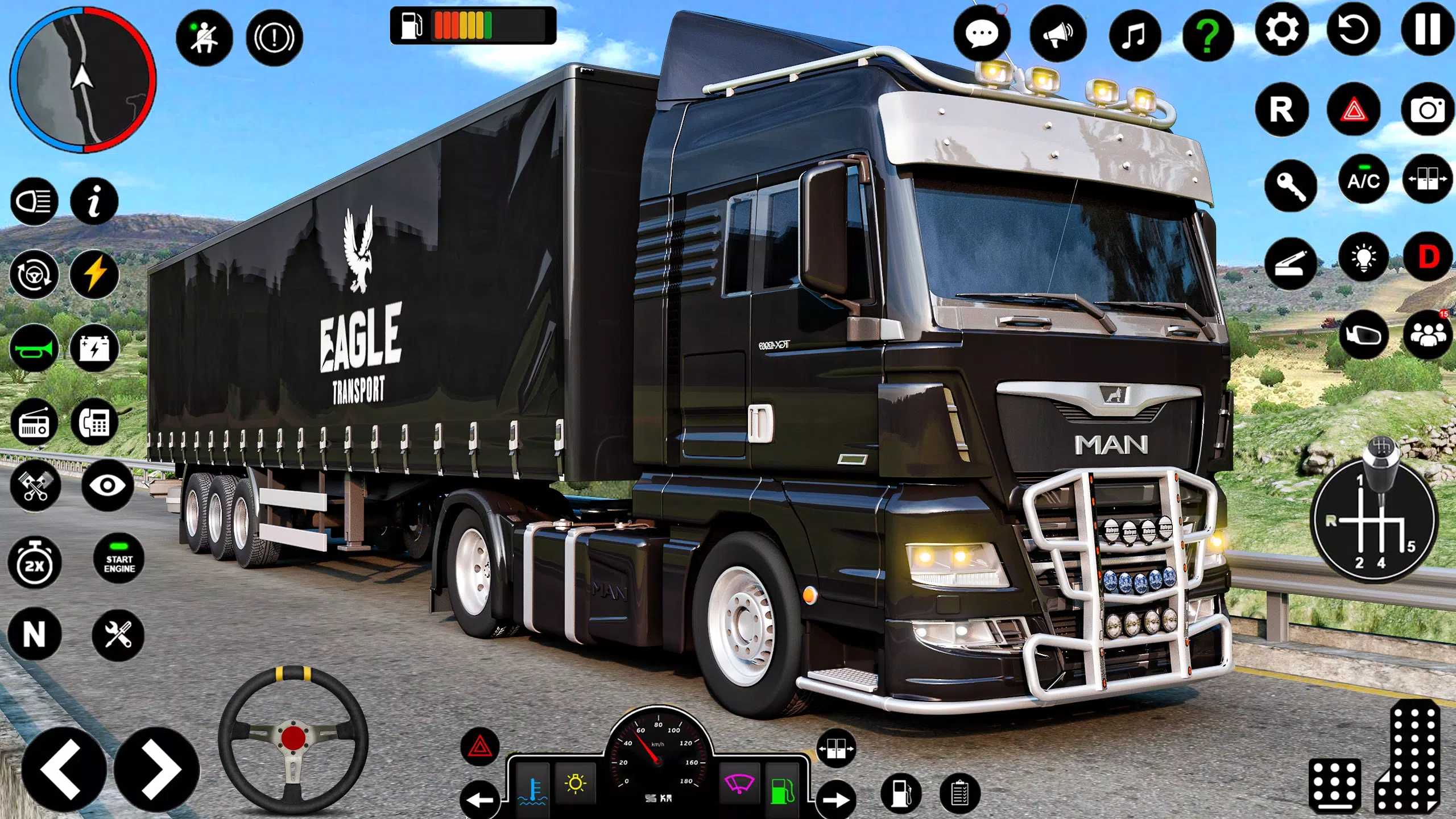This screenshot has height=819, width=1456.
Task: Open the settings gear menu
Action: [1281, 30]
